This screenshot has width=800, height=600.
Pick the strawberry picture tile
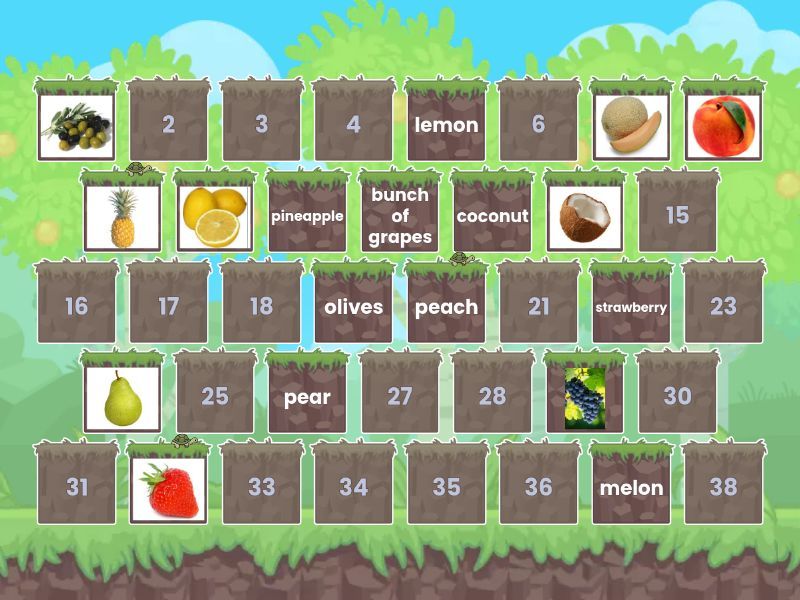[168, 489]
